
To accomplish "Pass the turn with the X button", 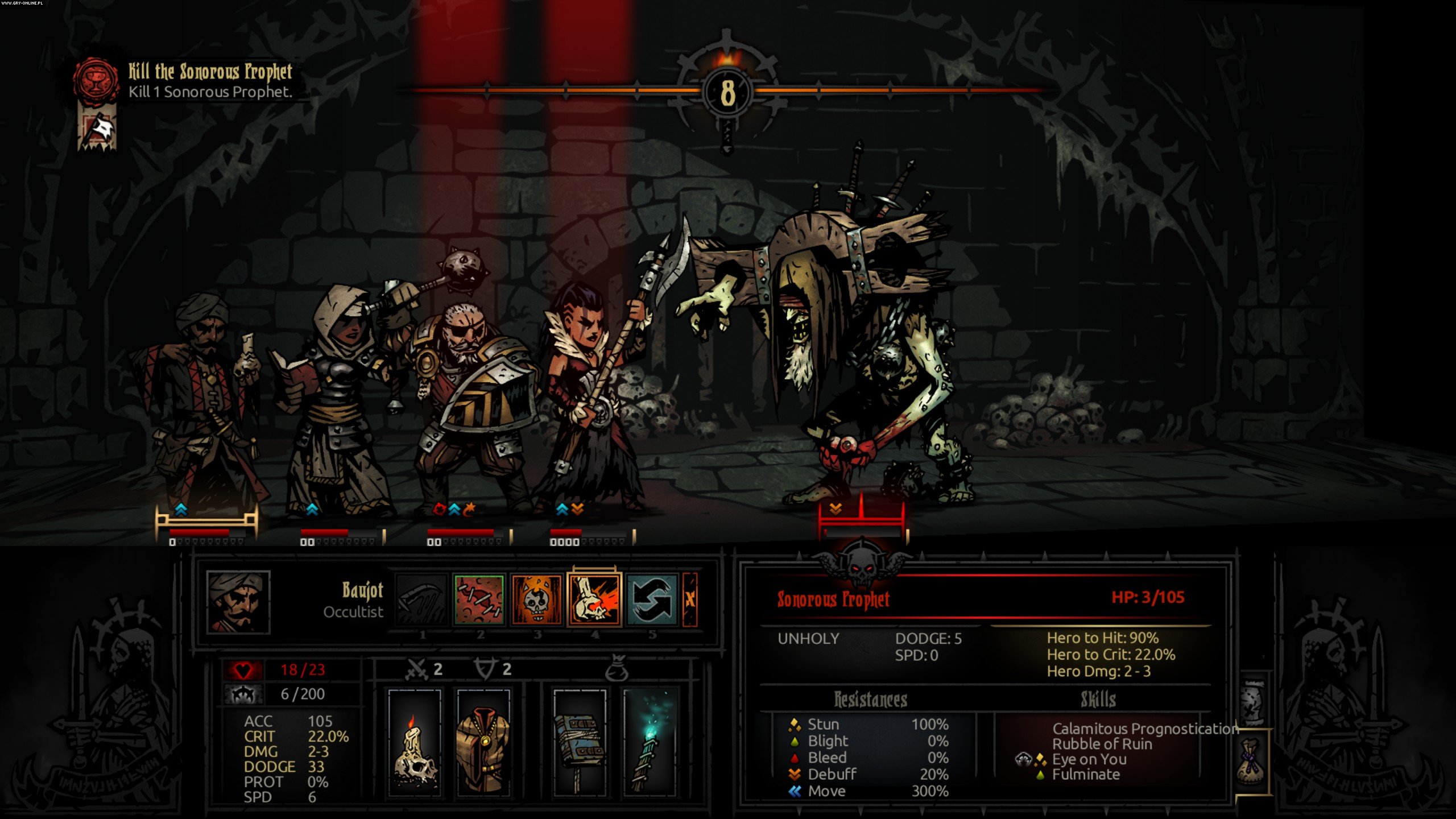I will click(x=690, y=599).
